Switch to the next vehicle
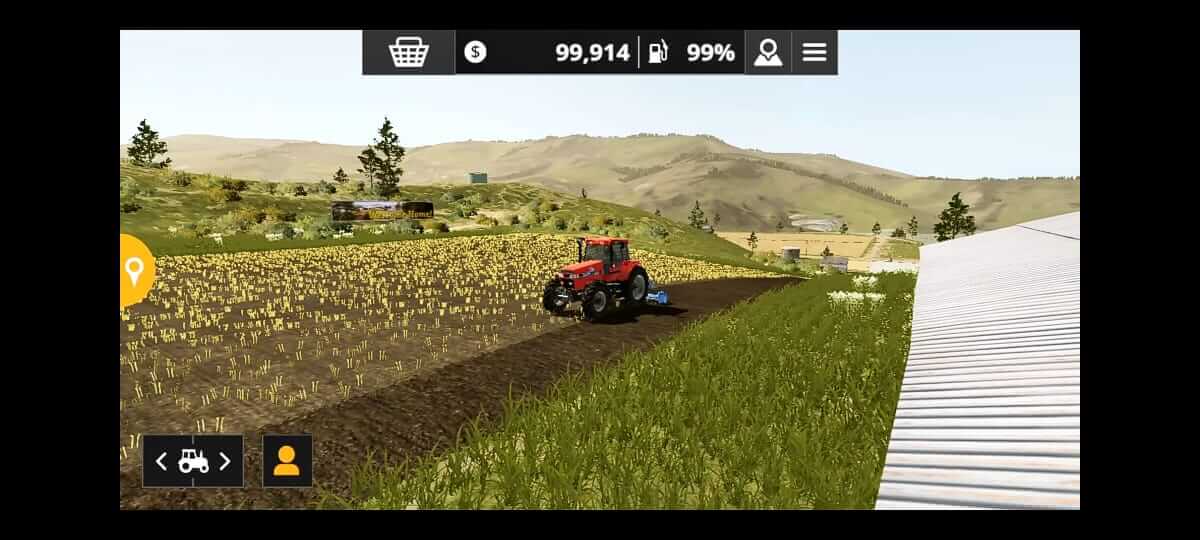The height and width of the screenshot is (540, 1200). (225, 461)
